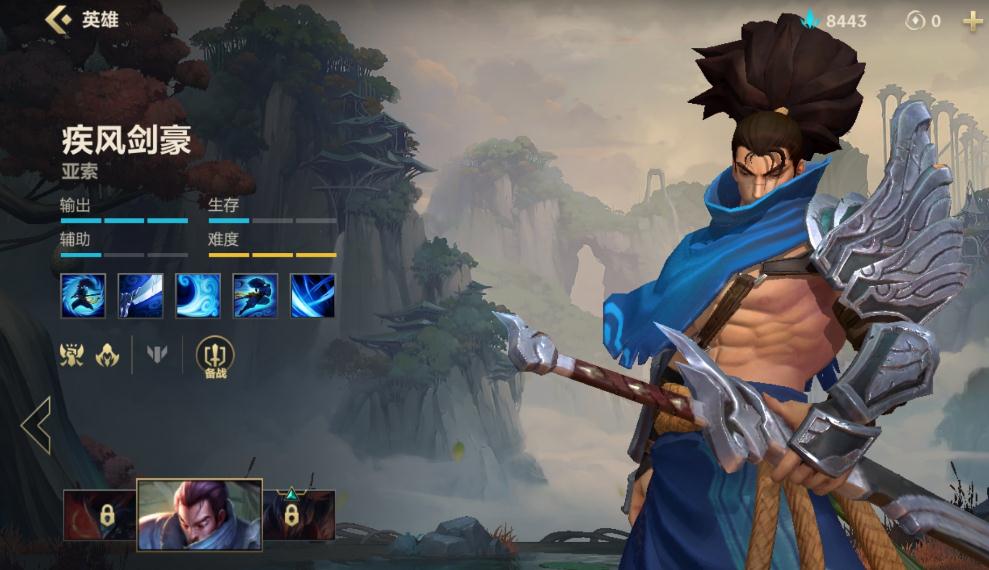Show the Wind Wall wave ability
989x570 pixels.
197,295
